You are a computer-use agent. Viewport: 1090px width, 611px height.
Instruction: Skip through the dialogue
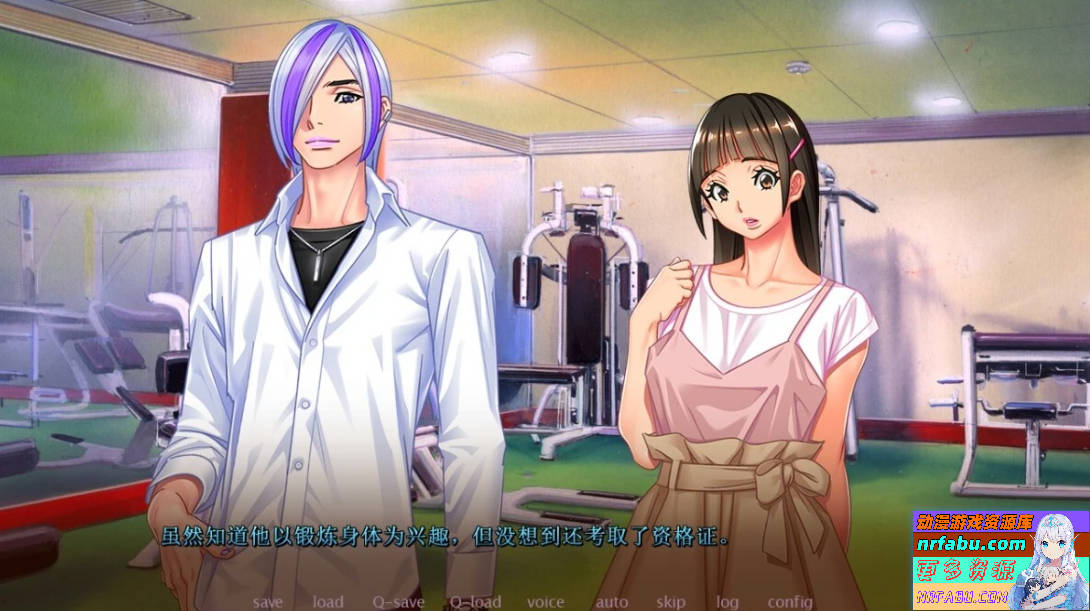(671, 602)
